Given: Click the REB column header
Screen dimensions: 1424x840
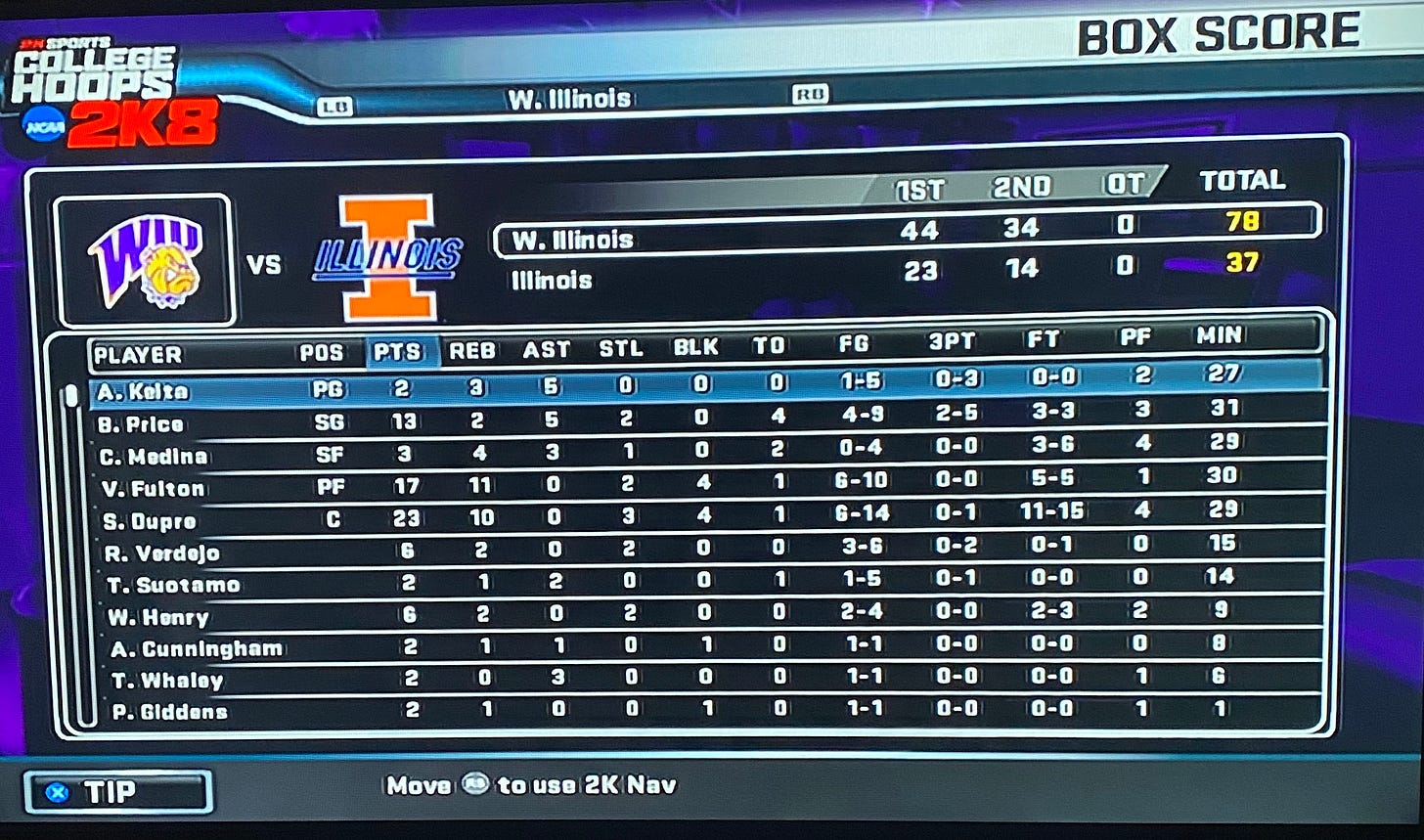Looking at the screenshot, I should (472, 349).
